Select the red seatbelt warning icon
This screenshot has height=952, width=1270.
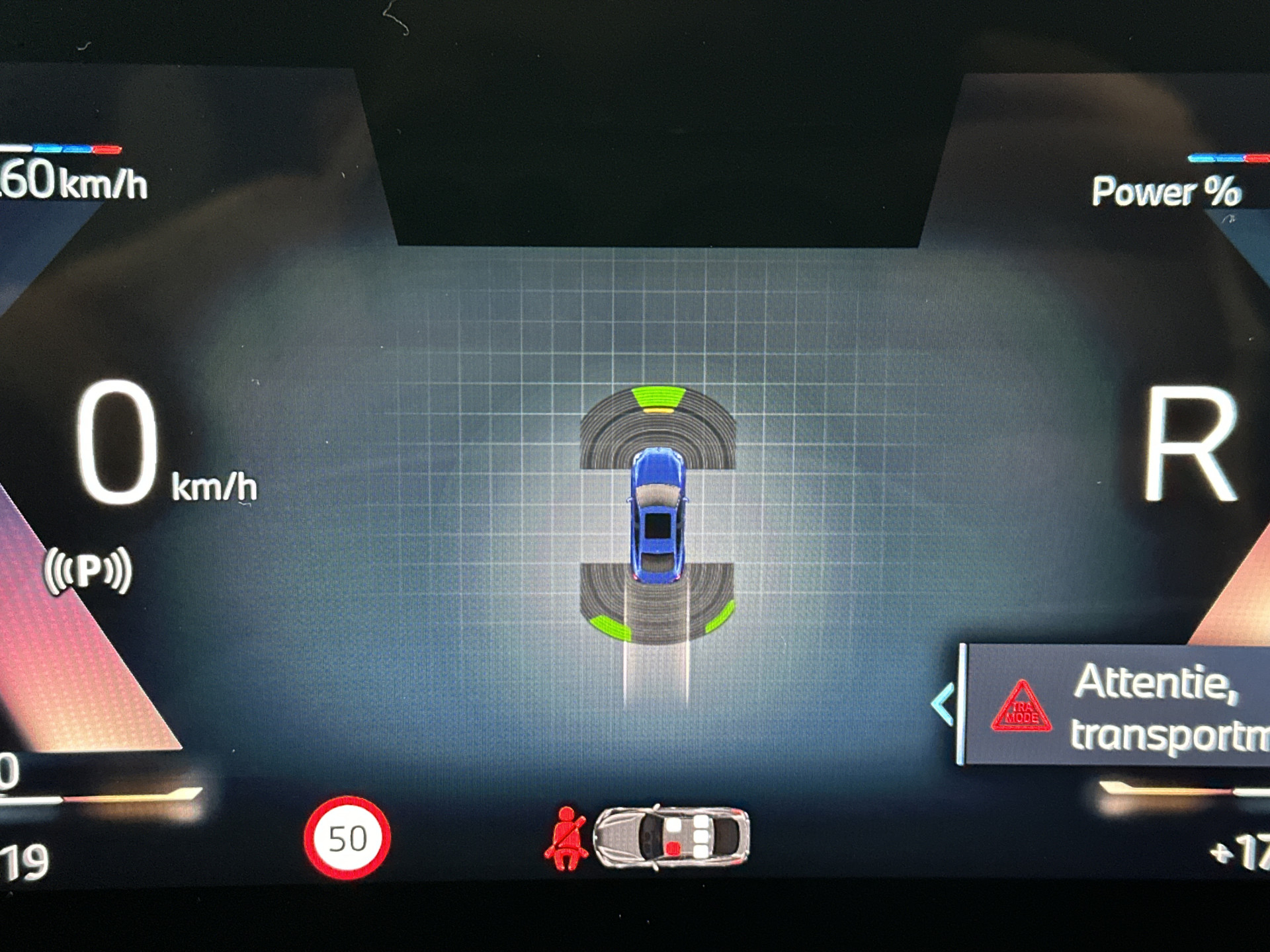click(x=566, y=839)
